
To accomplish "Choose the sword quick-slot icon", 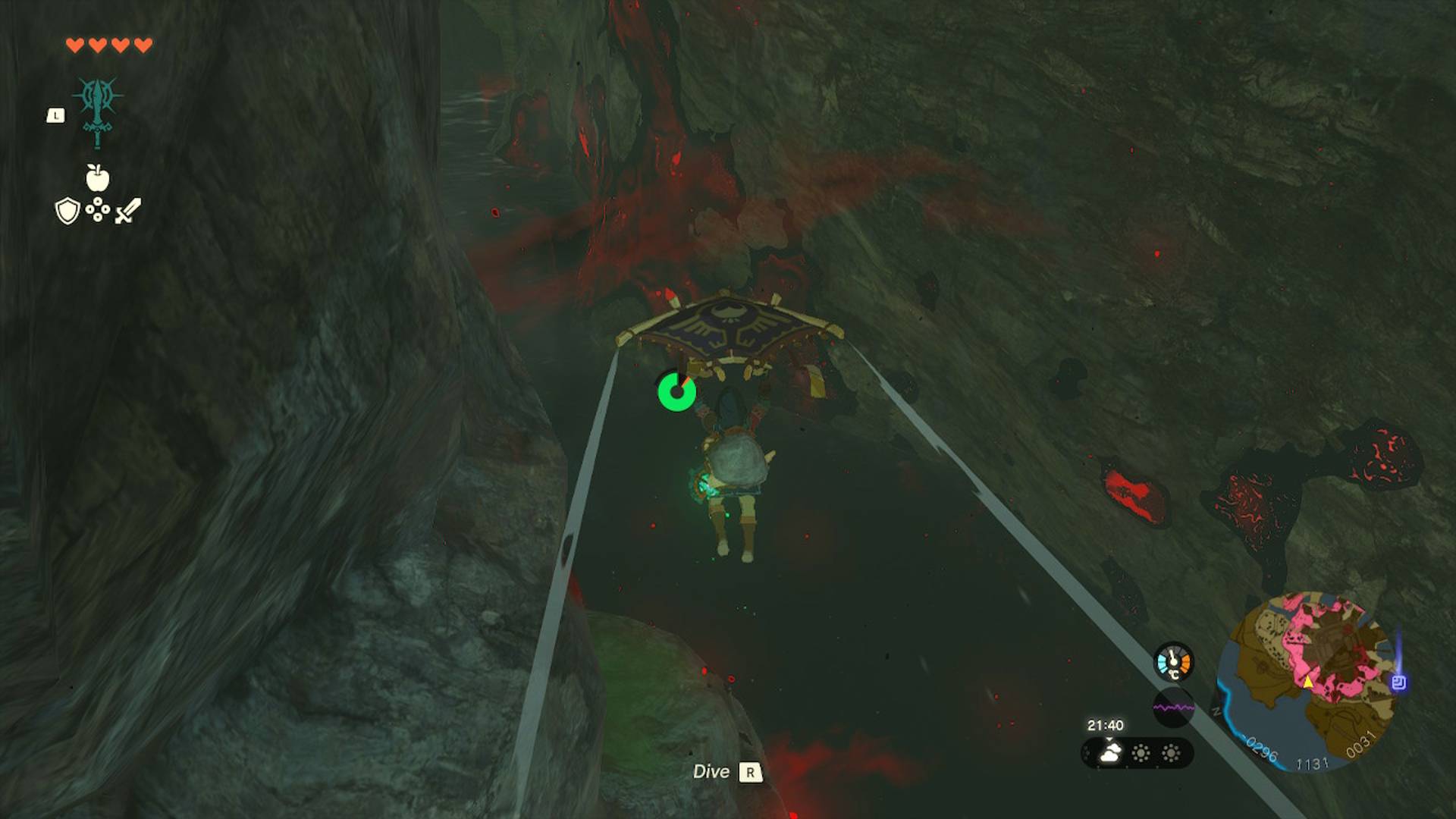I will tap(128, 210).
